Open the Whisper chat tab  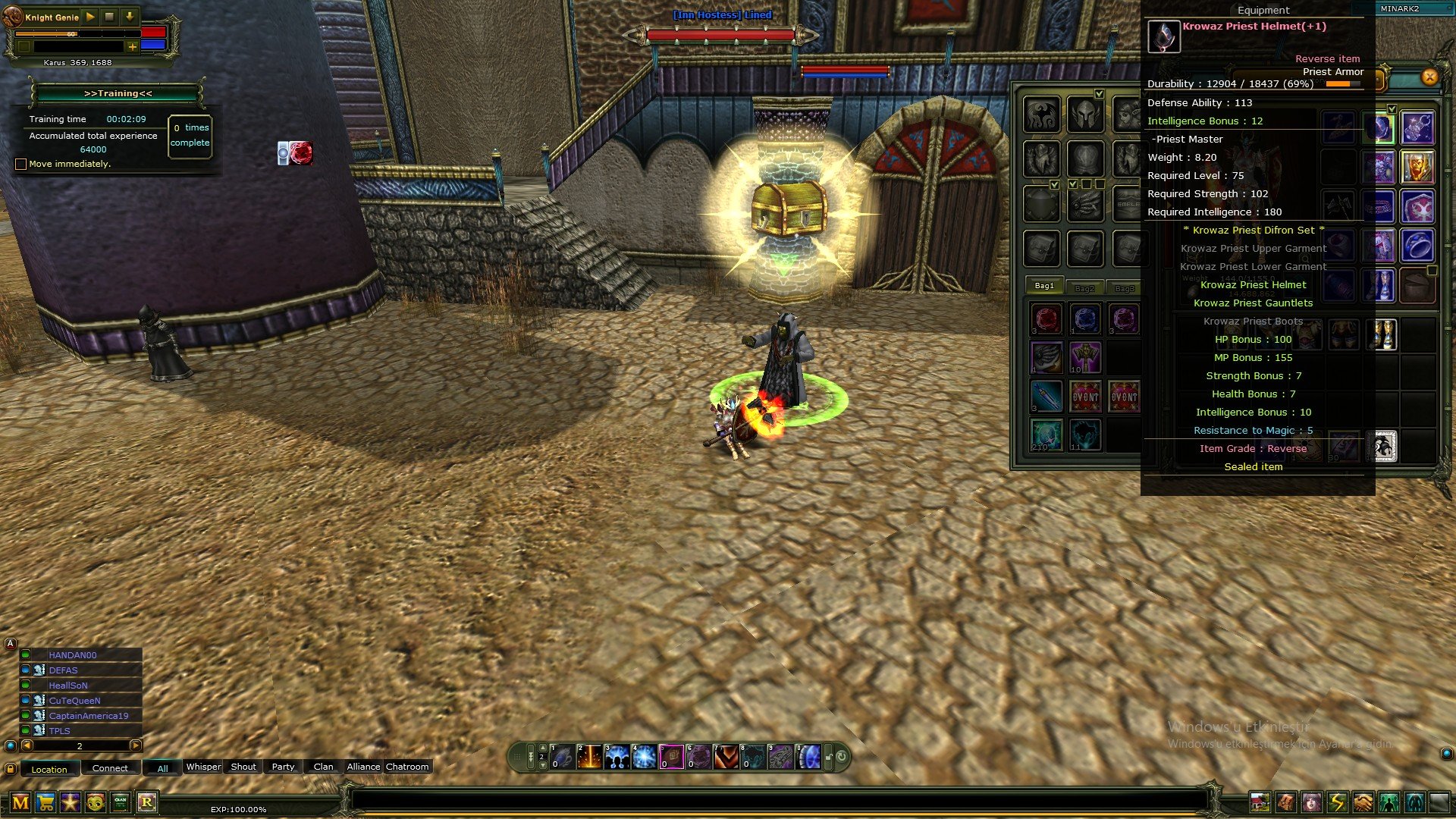pos(203,767)
